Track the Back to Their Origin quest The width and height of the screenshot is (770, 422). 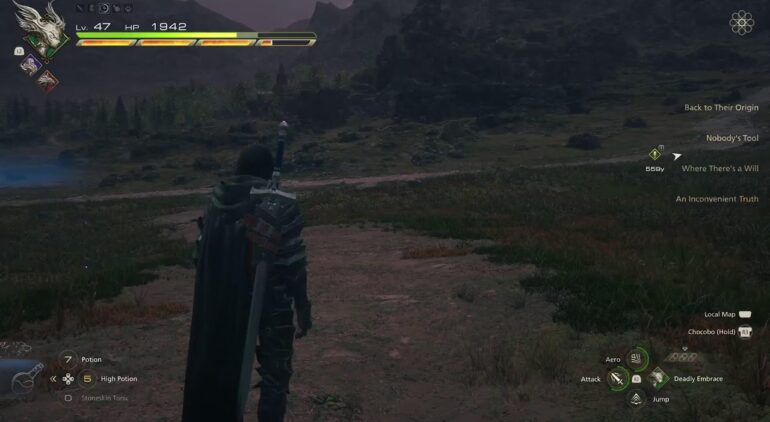[x=720, y=108]
